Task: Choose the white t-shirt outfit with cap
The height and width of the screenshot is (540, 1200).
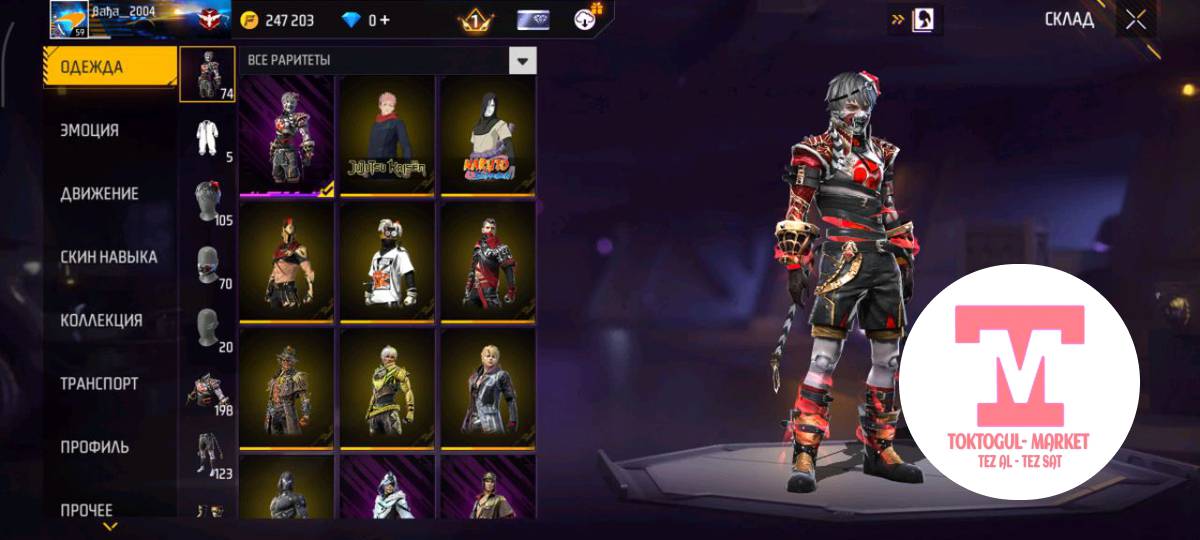Action: click(387, 262)
